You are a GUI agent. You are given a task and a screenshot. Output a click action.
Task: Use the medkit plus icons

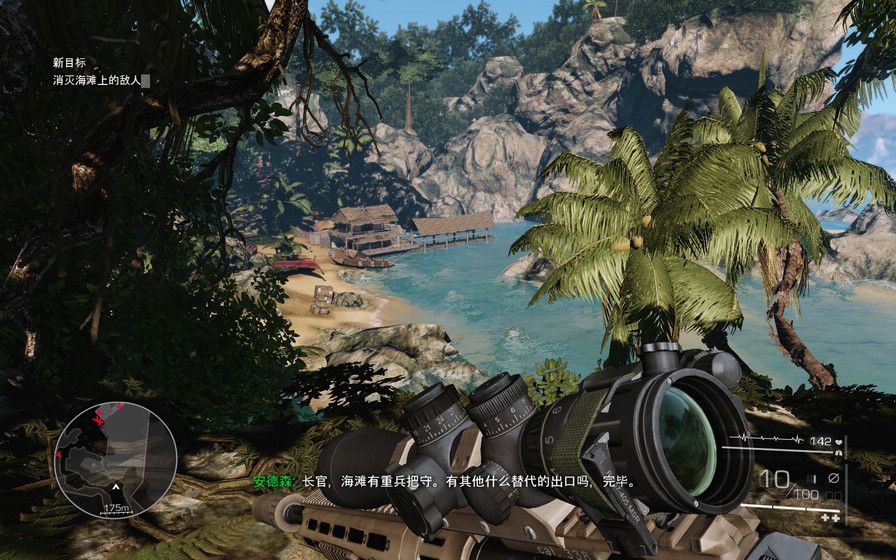pos(829,519)
